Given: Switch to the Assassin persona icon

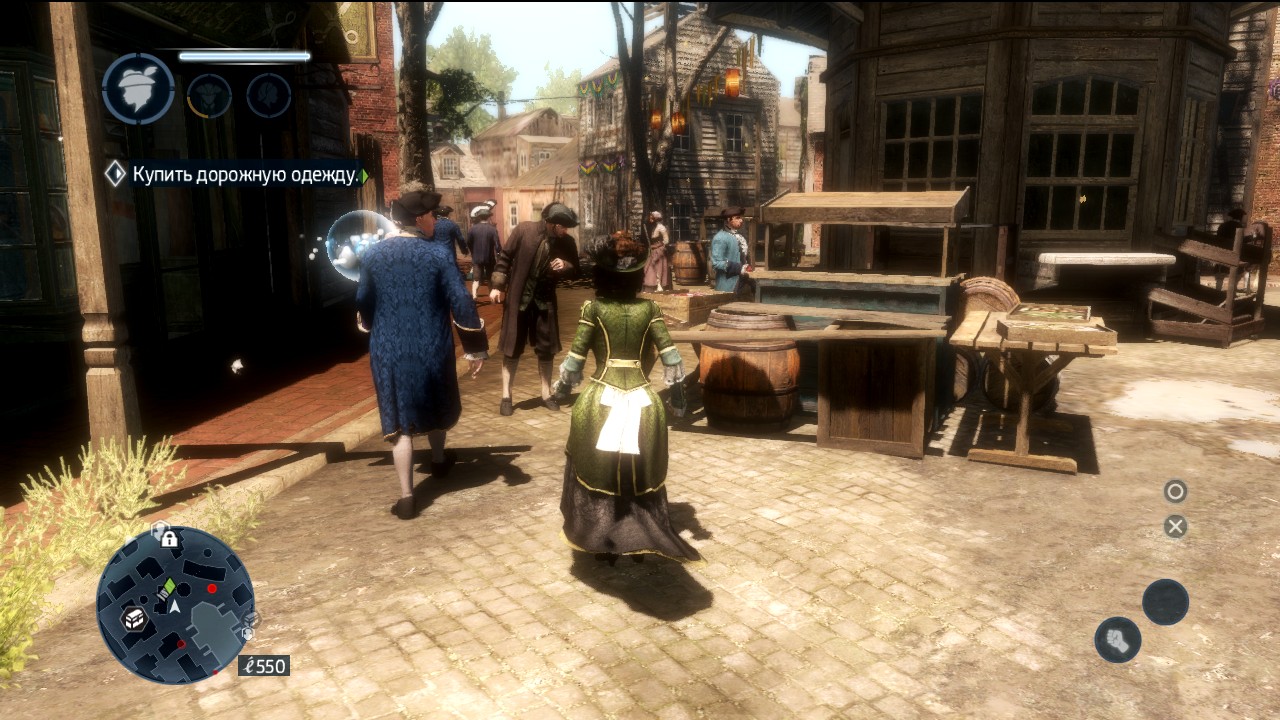Looking at the screenshot, I should [x=209, y=96].
